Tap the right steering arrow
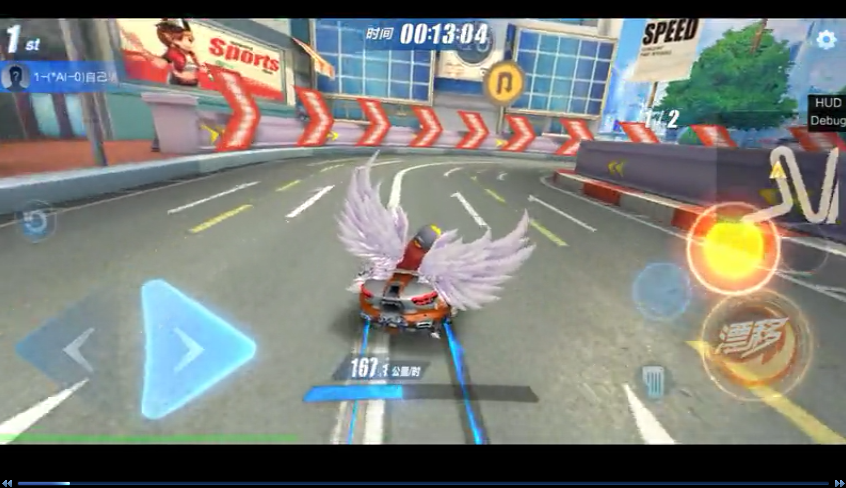This screenshot has width=846, height=488. coord(190,348)
